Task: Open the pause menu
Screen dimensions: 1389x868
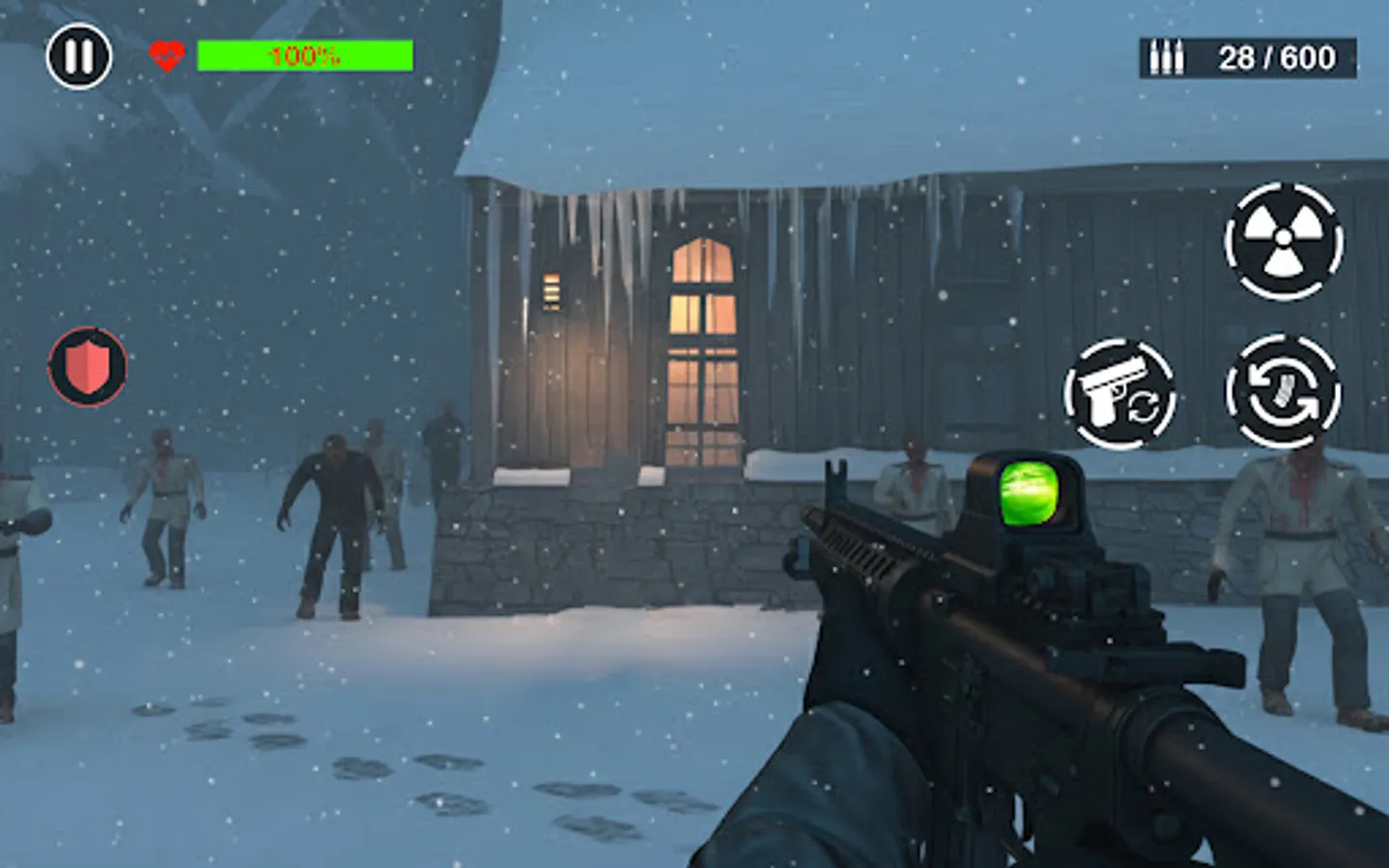Action: pyautogui.click(x=81, y=55)
